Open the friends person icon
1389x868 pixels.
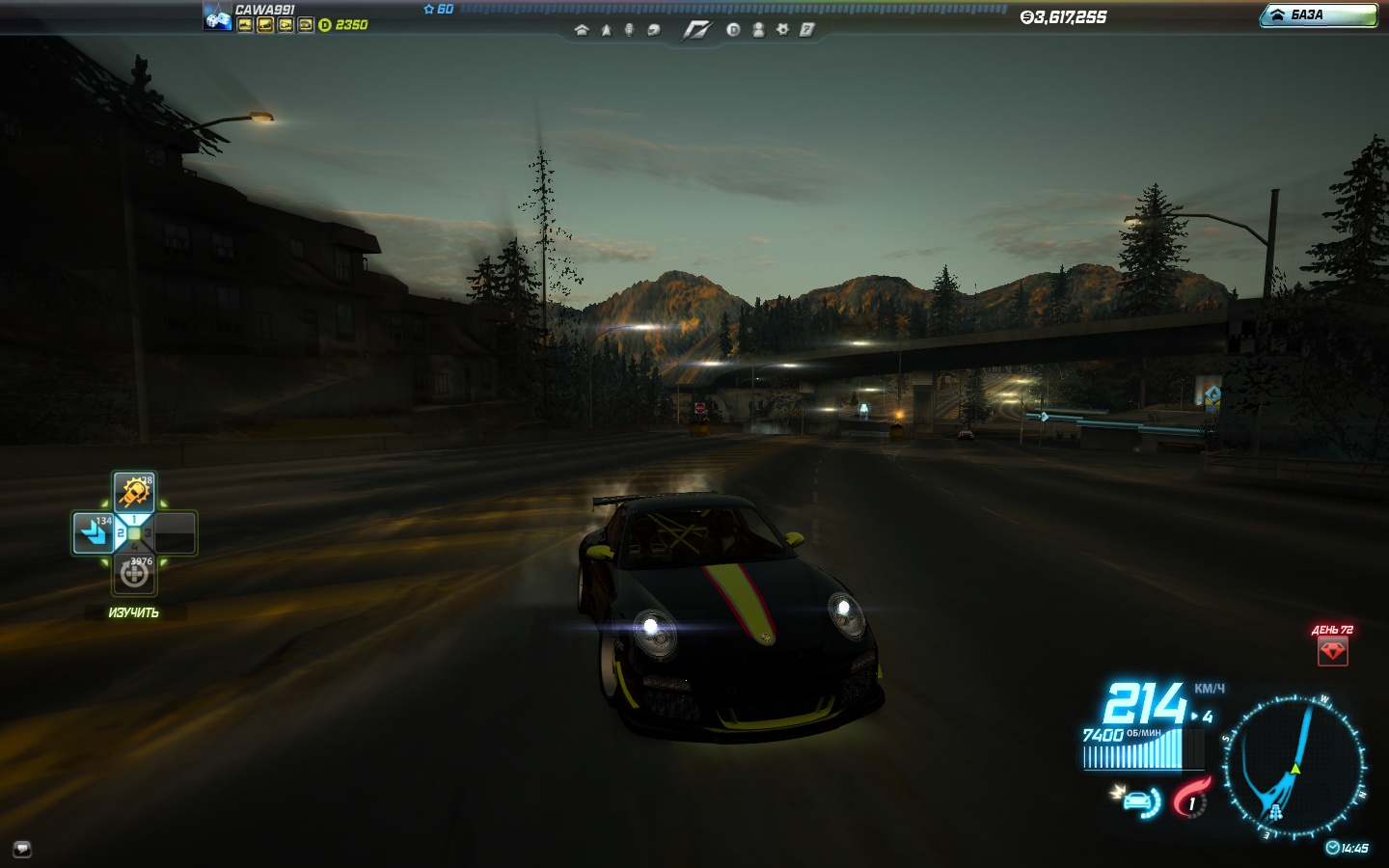coord(758,30)
